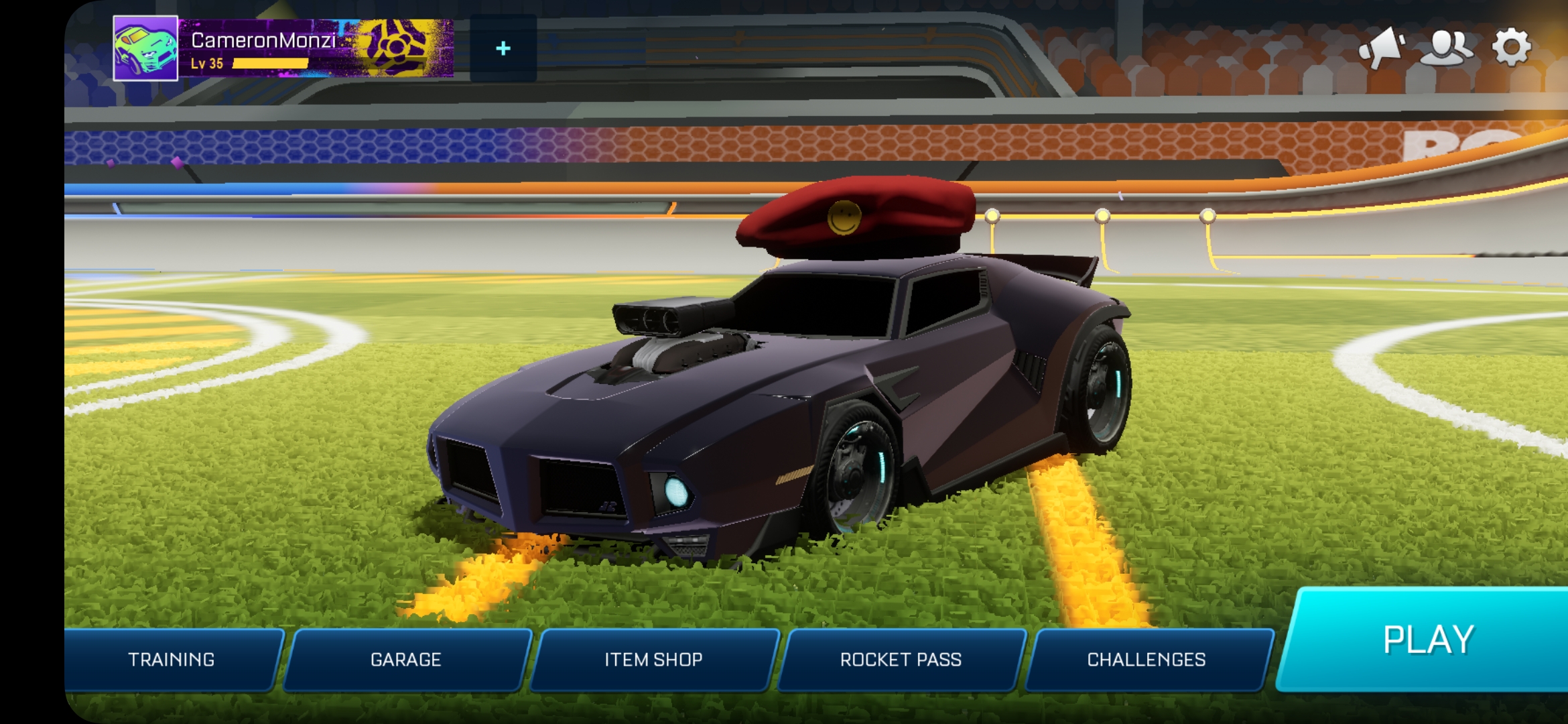Open the Item Shop

click(653, 660)
